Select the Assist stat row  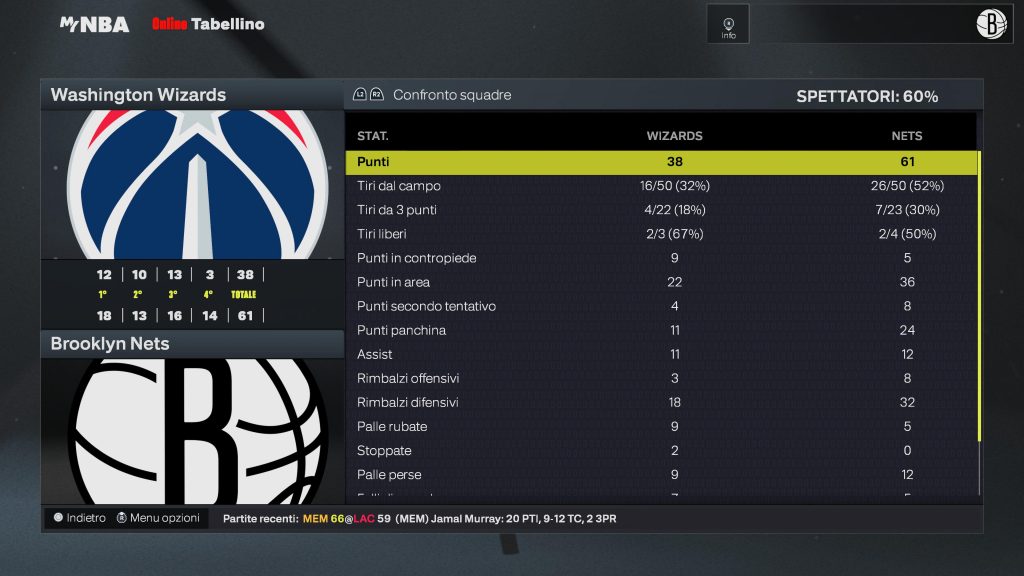(x=660, y=354)
